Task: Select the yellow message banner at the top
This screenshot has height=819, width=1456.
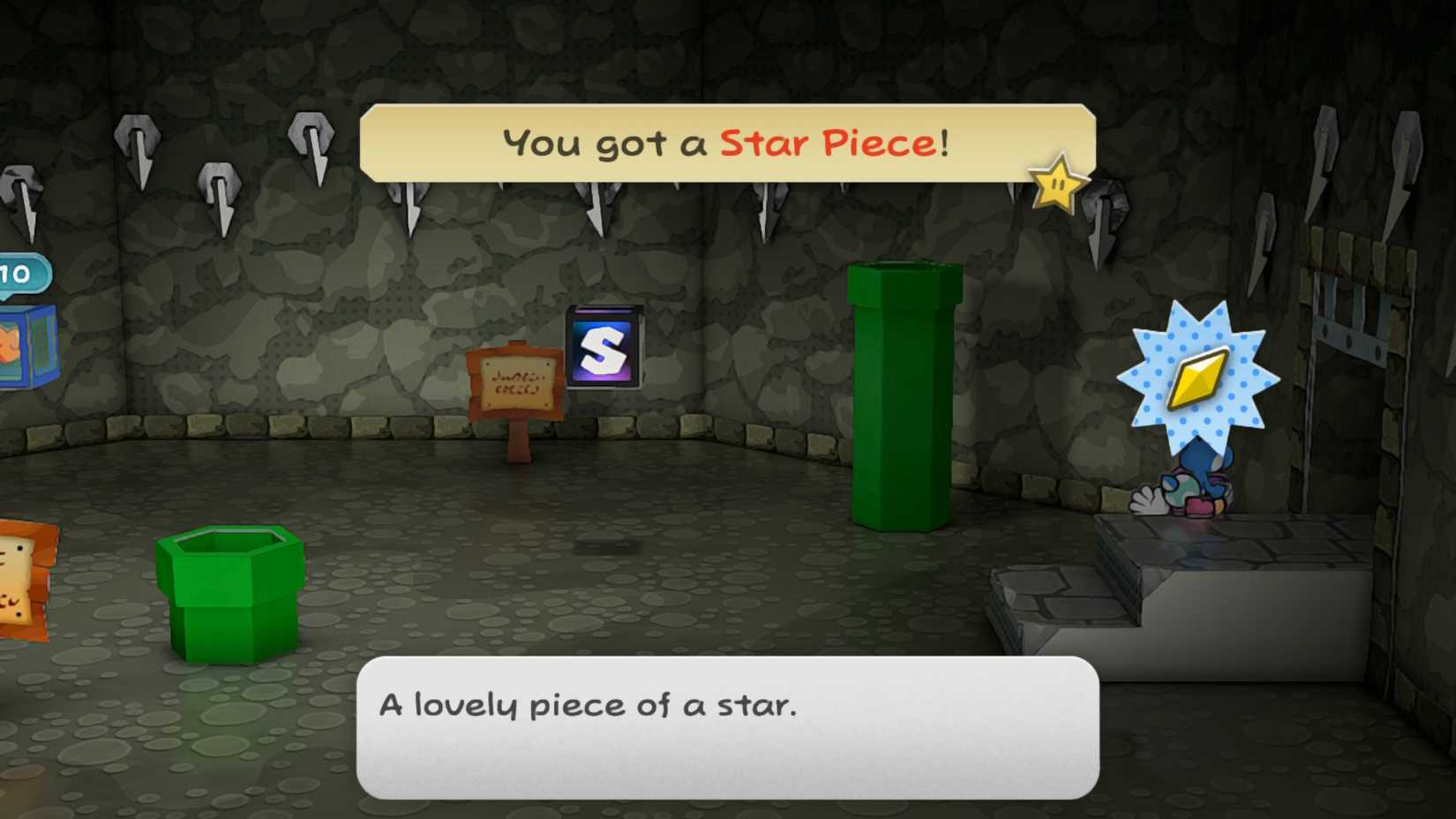Action: 725,143
